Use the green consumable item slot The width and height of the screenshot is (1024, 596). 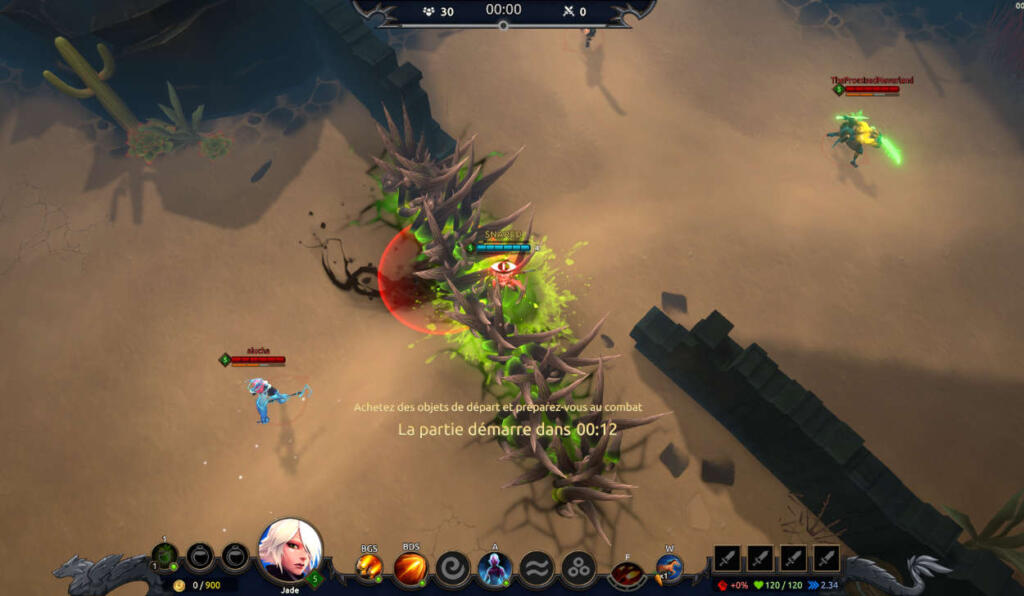click(165, 555)
